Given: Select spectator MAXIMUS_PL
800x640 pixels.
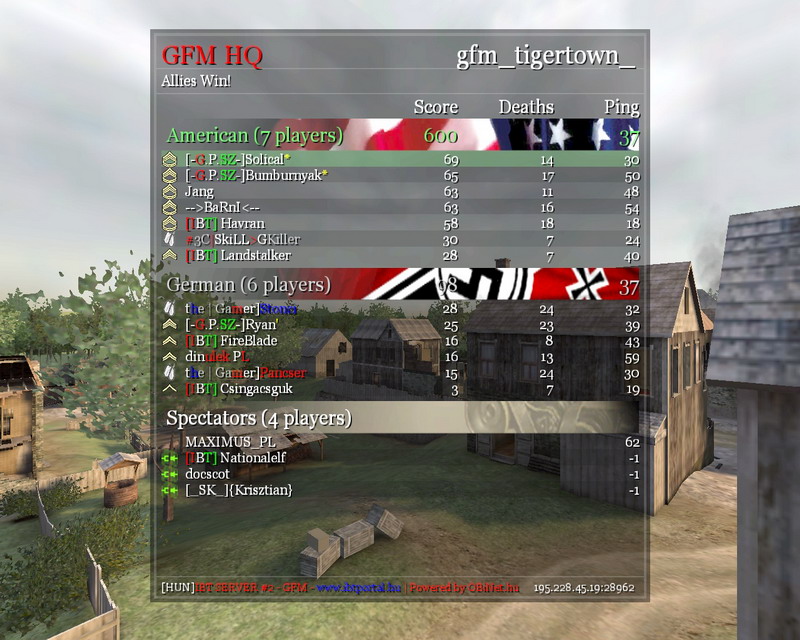Looking at the screenshot, I should pos(400,441).
